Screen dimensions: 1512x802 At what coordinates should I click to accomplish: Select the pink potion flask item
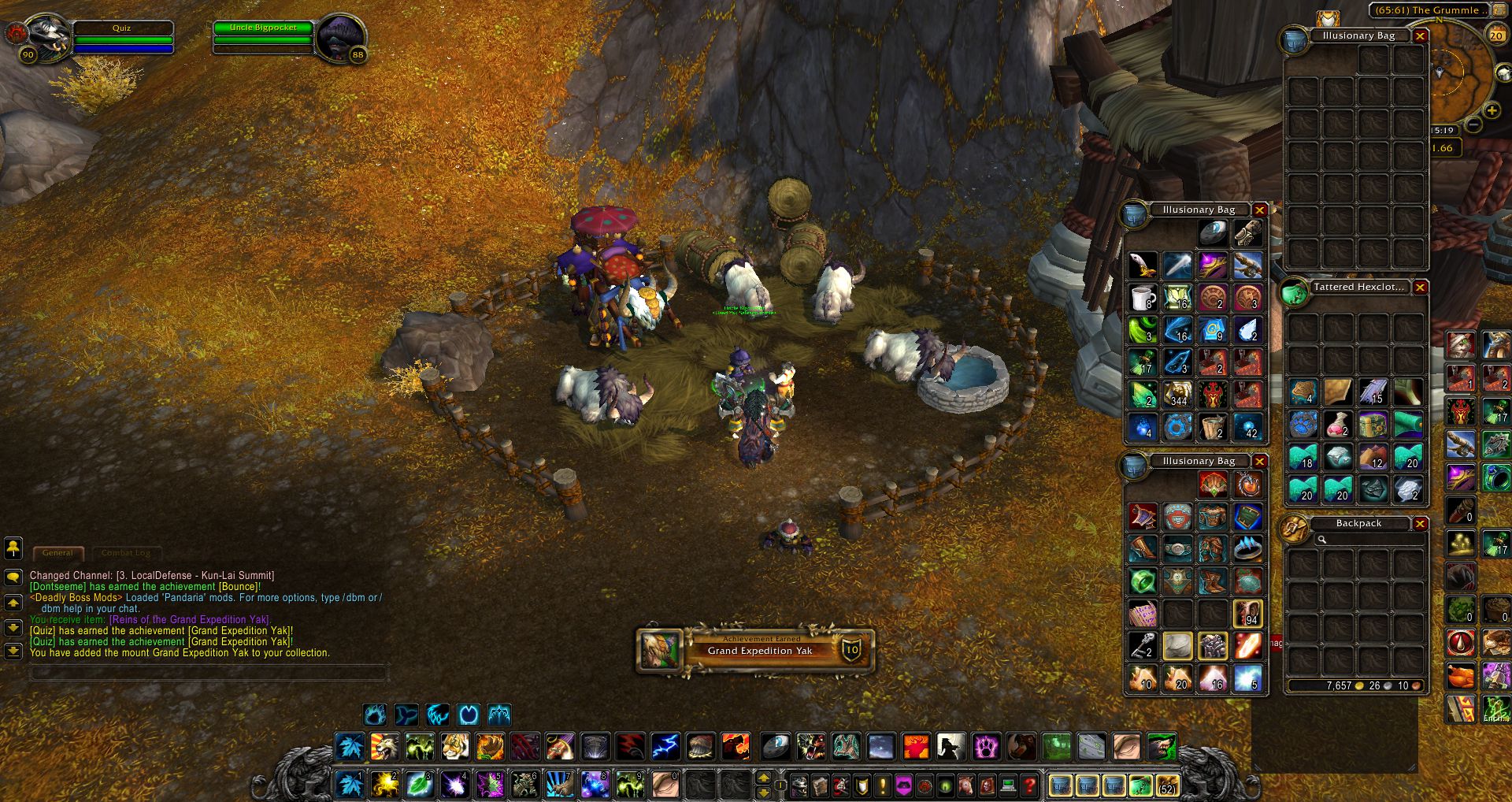click(1336, 425)
